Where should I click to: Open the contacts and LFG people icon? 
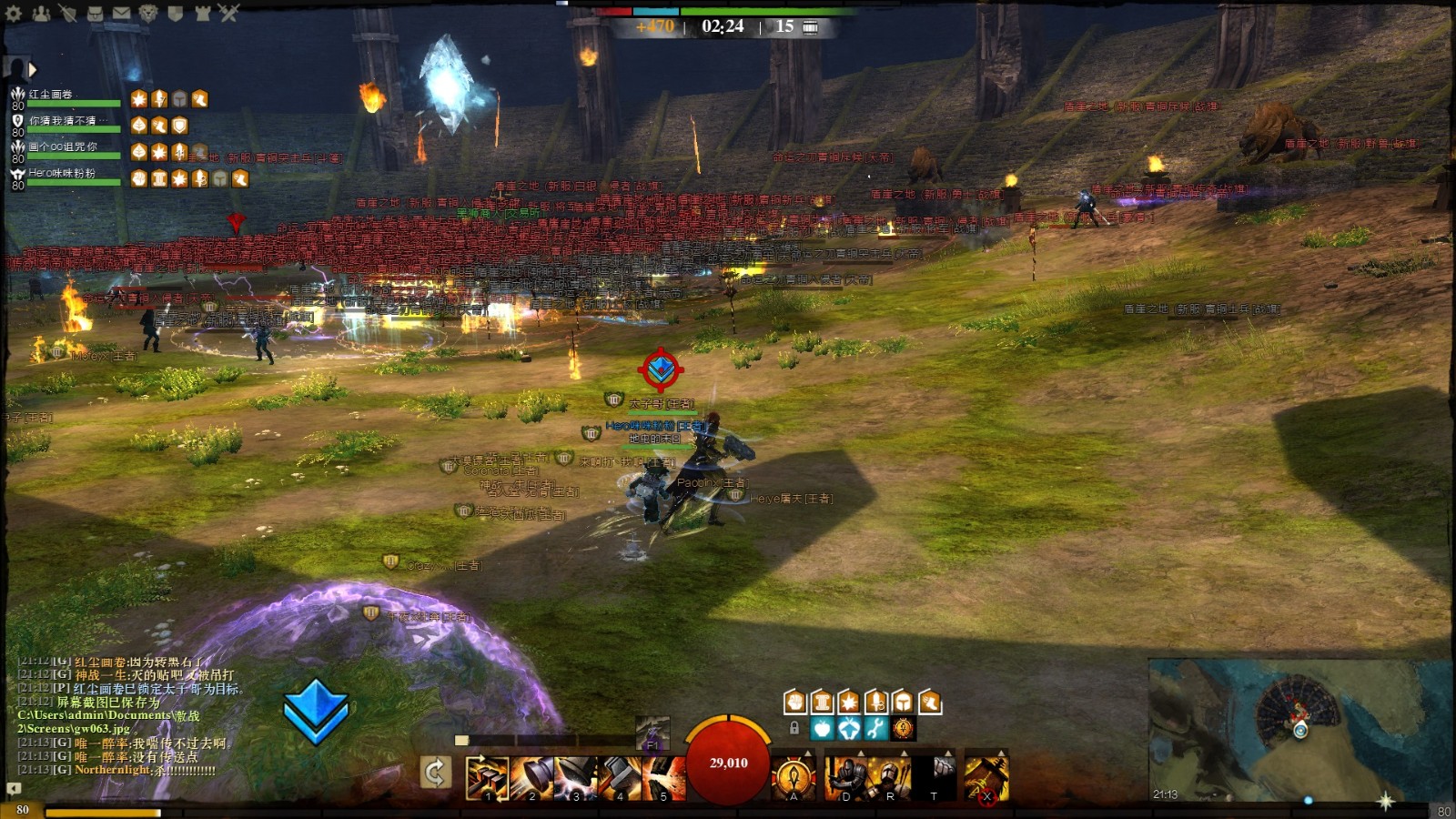coord(41,13)
